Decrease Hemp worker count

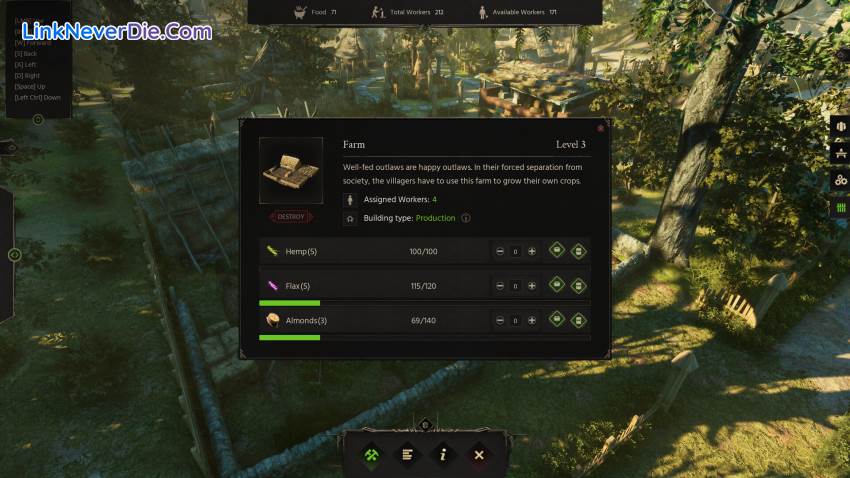[500, 251]
